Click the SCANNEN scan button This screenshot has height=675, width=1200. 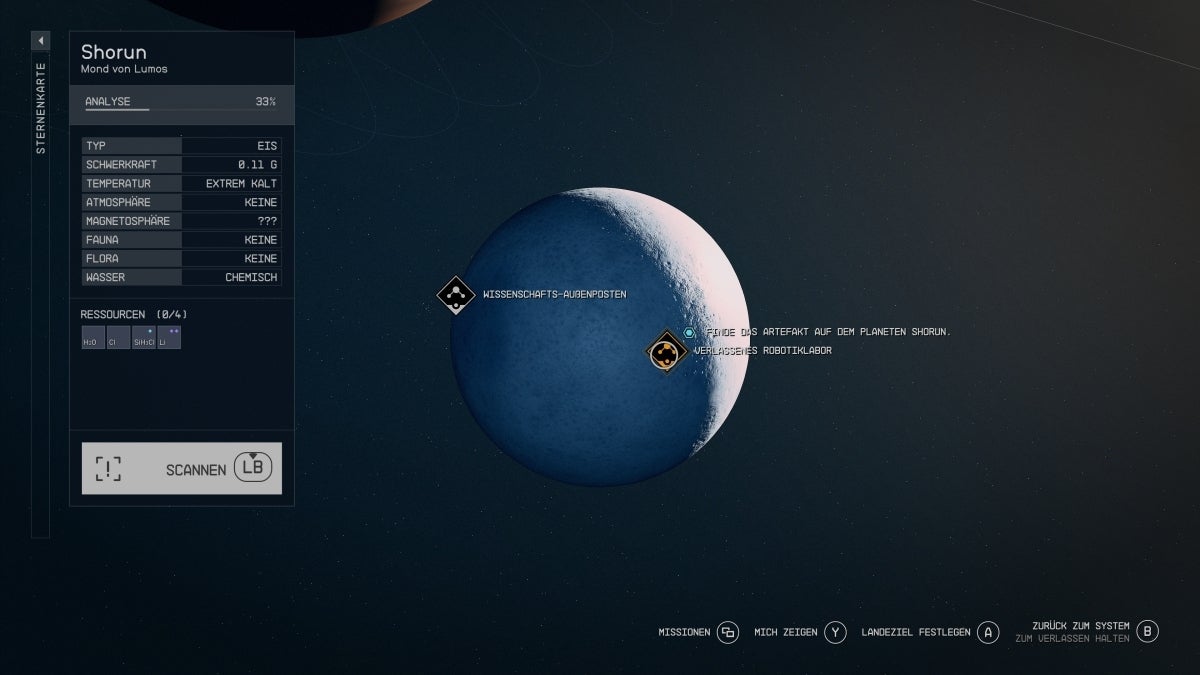(181, 468)
